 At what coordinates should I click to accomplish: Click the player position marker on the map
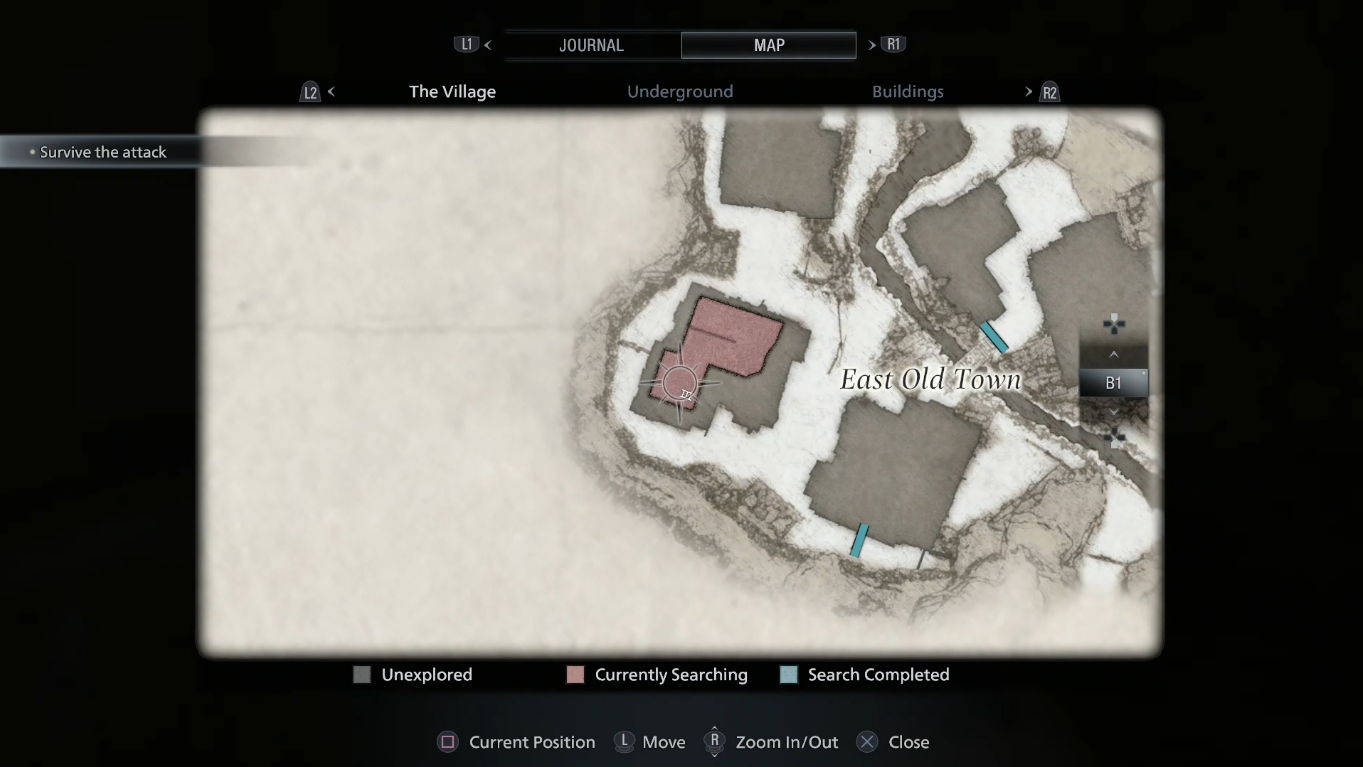click(x=680, y=384)
